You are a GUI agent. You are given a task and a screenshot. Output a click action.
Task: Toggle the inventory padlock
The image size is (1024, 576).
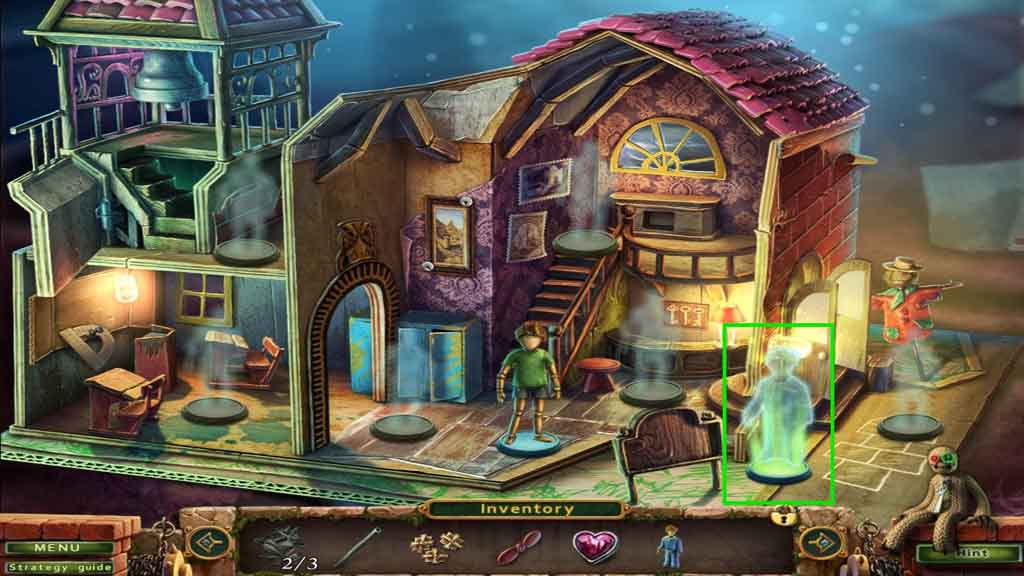click(x=785, y=516)
